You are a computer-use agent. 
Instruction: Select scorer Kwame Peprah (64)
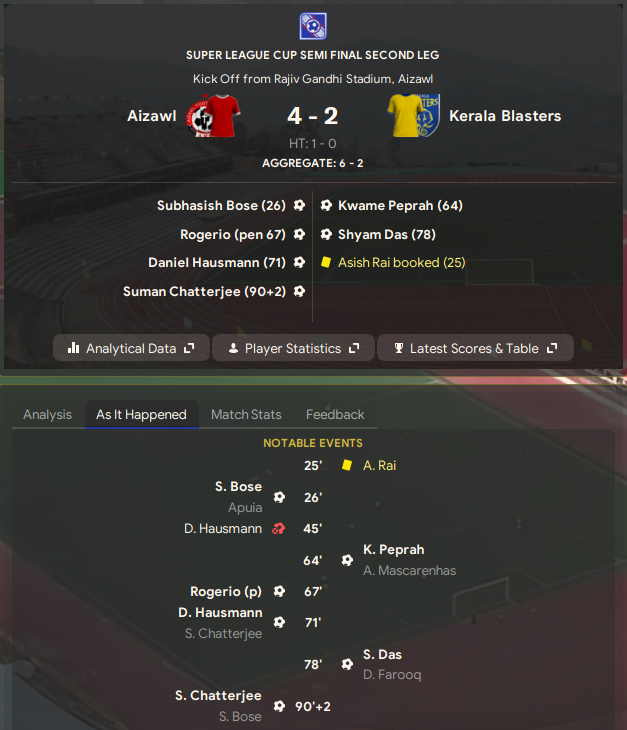pos(400,205)
